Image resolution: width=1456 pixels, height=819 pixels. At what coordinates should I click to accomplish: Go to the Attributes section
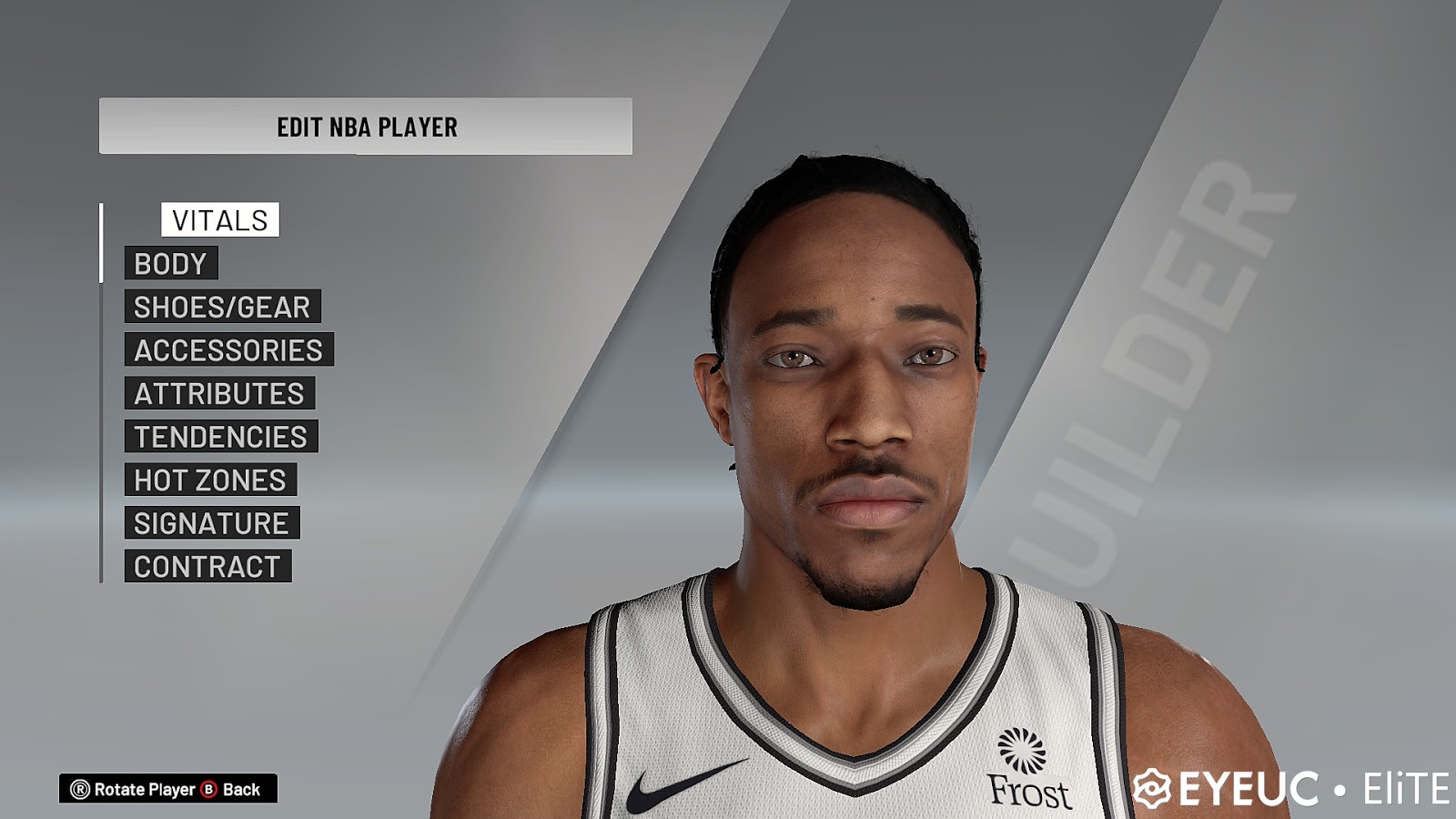tap(219, 394)
